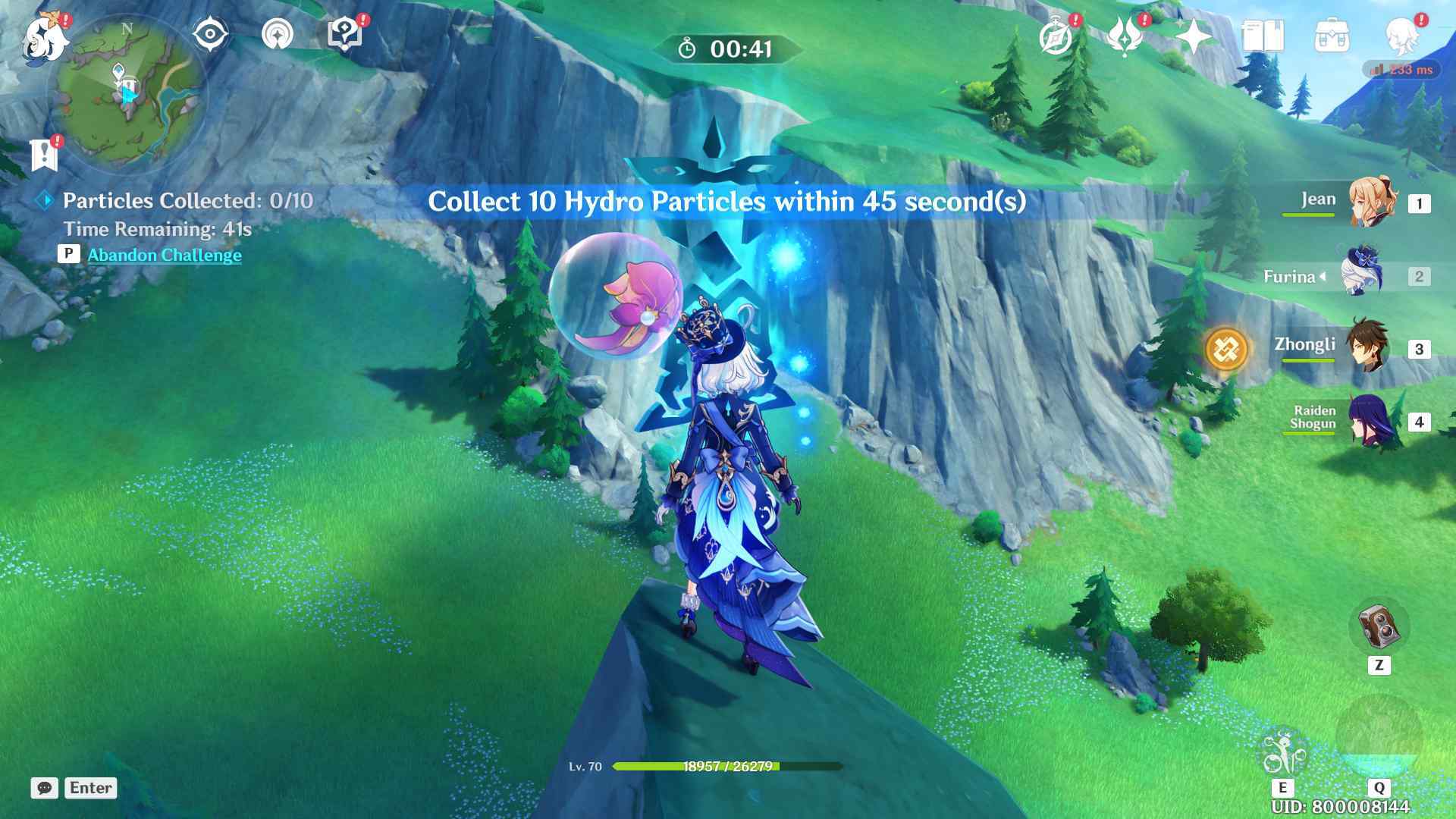1456x819 pixels.
Task: Open the Battle Pass book icon
Action: (x=1263, y=36)
